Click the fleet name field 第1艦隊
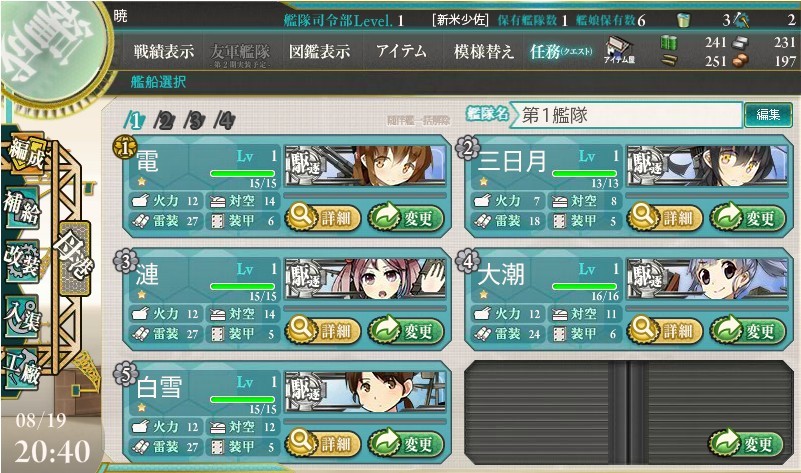Screen dimensions: 801x473 (x=625, y=115)
